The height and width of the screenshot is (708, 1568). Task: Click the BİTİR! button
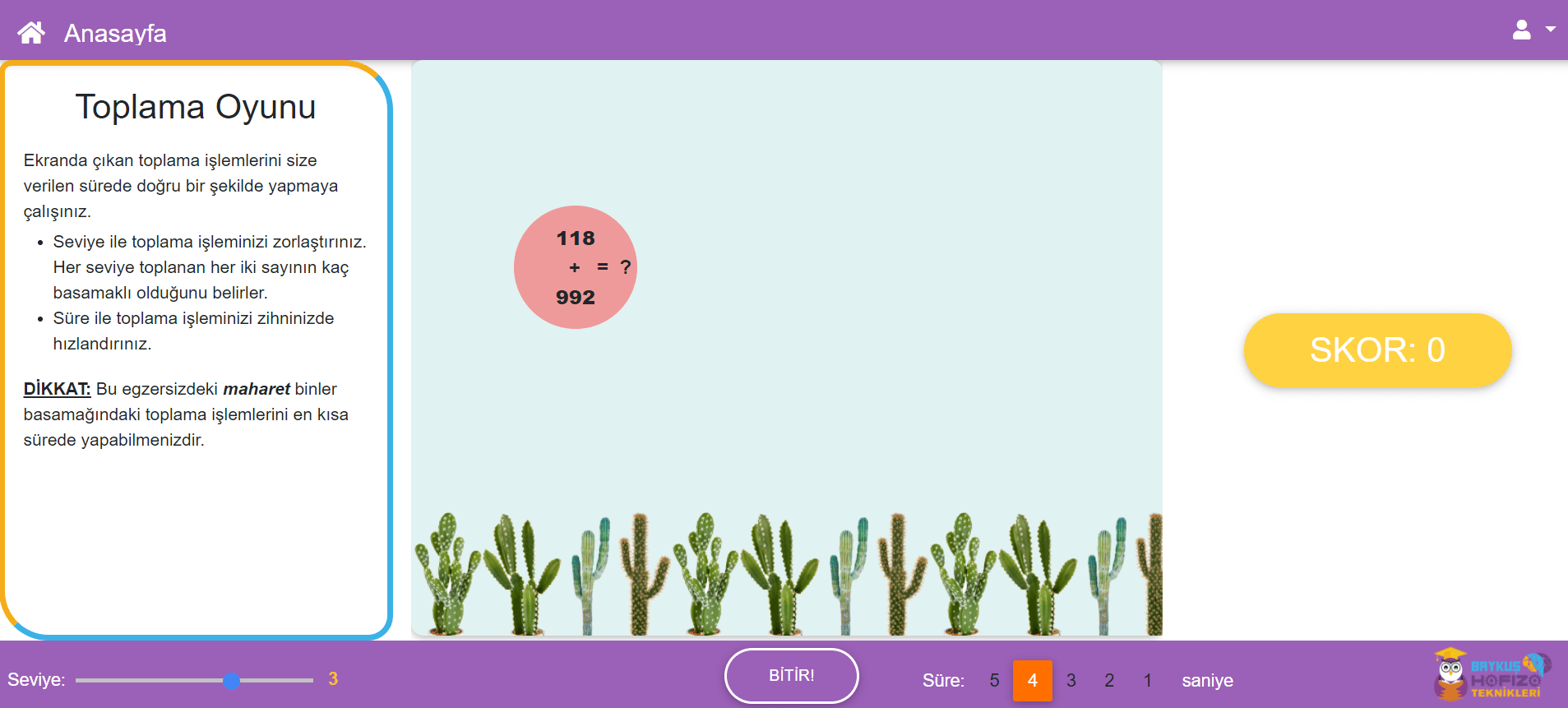pos(791,676)
